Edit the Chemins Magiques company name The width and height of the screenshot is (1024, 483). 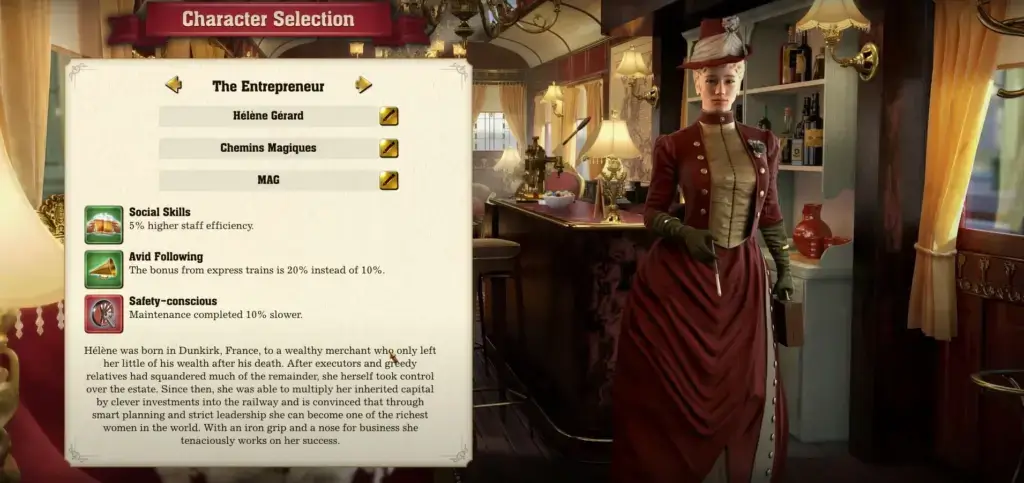(389, 148)
